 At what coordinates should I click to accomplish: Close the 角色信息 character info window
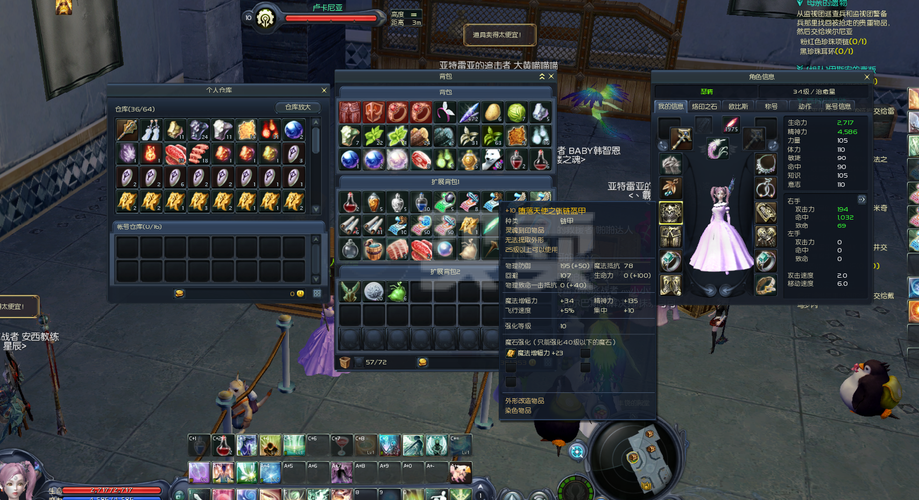[868, 76]
